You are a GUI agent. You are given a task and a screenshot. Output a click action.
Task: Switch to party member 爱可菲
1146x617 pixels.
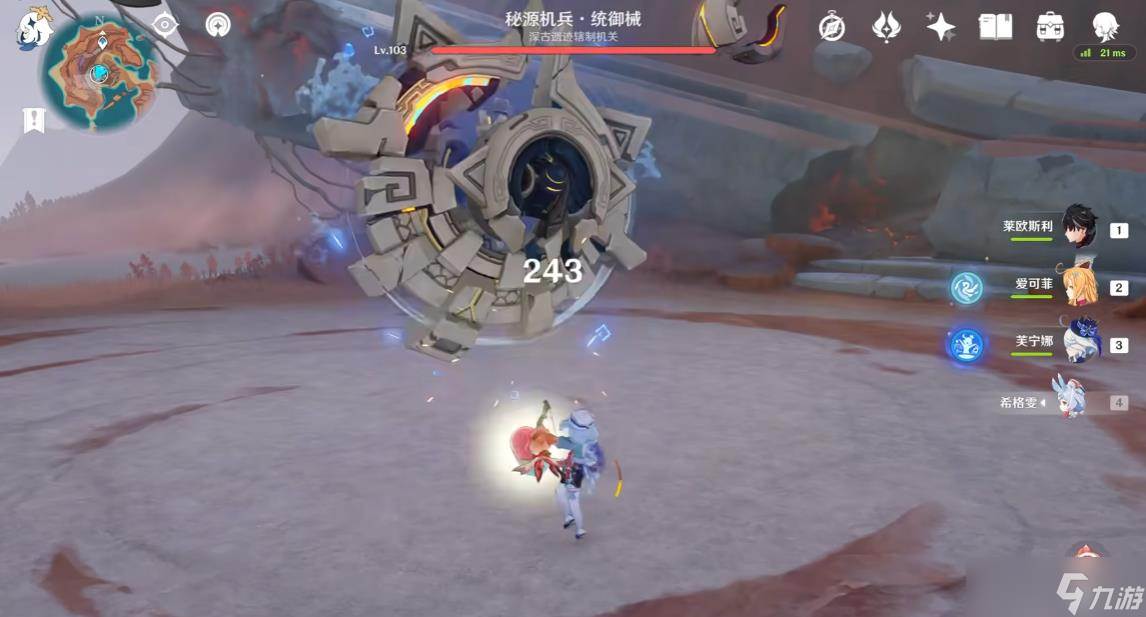(1078, 286)
